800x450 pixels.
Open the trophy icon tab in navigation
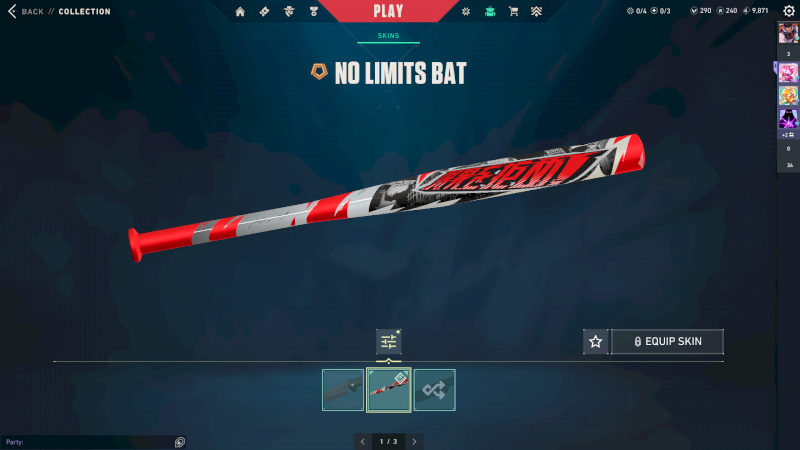pos(312,12)
